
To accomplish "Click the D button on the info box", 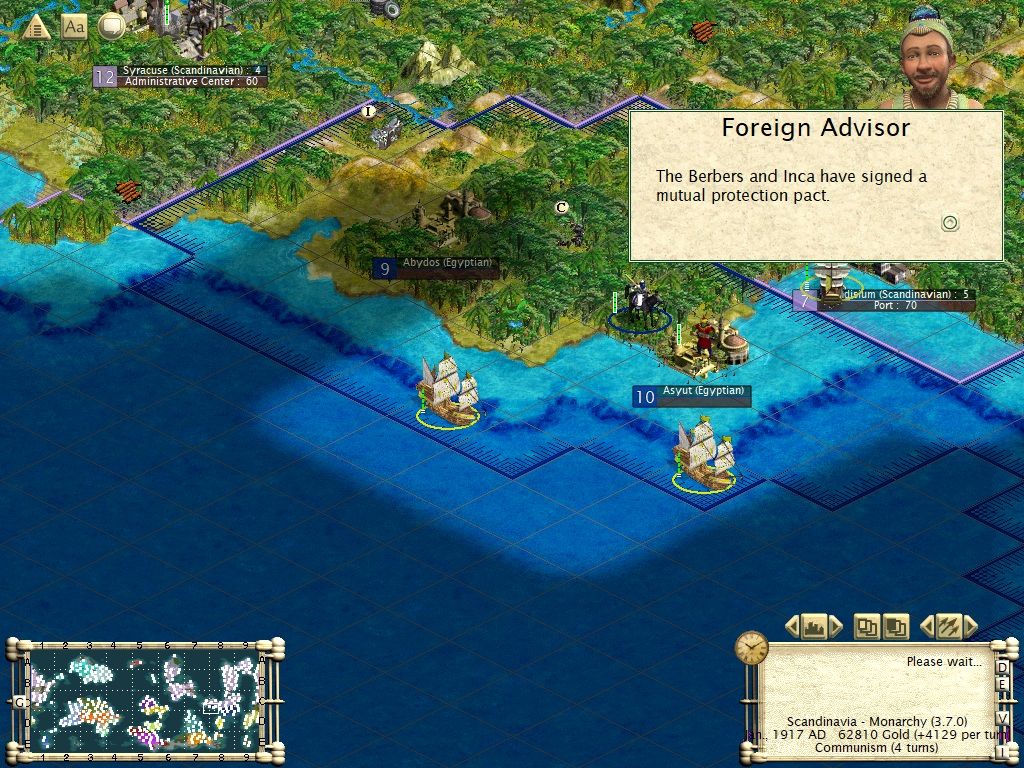I will tap(1002, 667).
